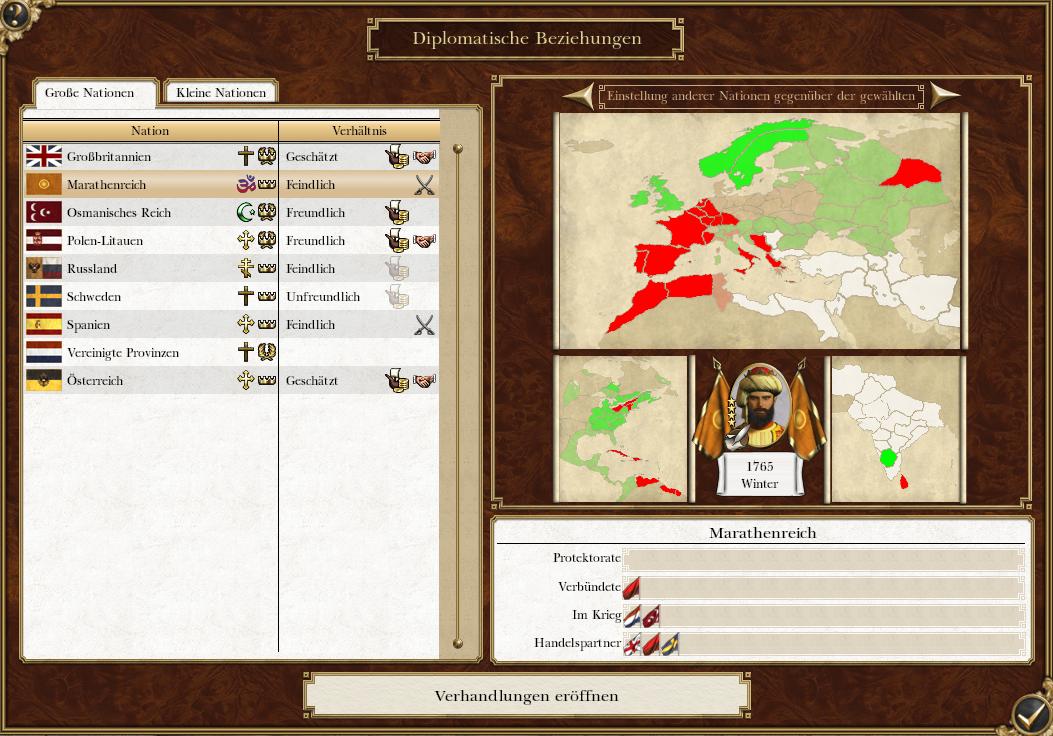Open help with the question mark

[x=15, y=15]
